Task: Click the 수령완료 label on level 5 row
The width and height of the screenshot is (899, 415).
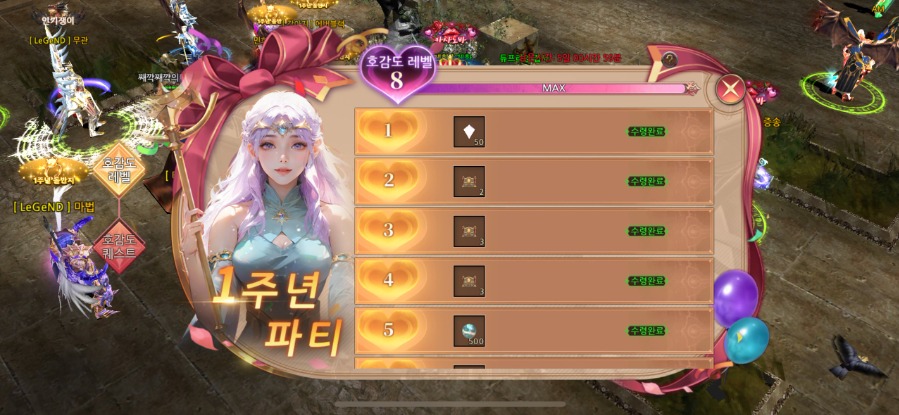Action: pos(647,330)
